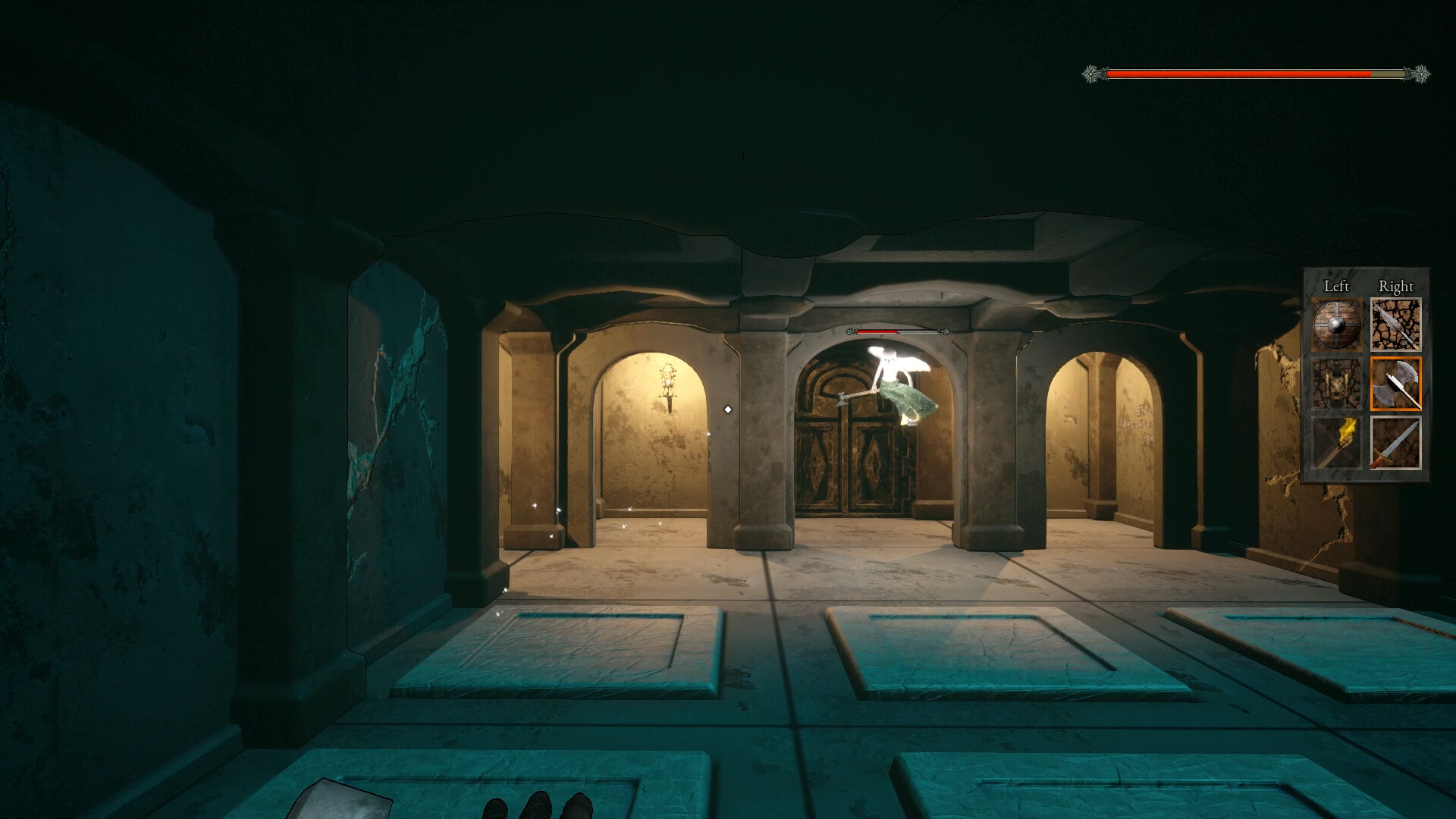This screenshot has height=819, width=1456.
Task: Select the wooden shield in the Left slot
Action: click(1337, 325)
